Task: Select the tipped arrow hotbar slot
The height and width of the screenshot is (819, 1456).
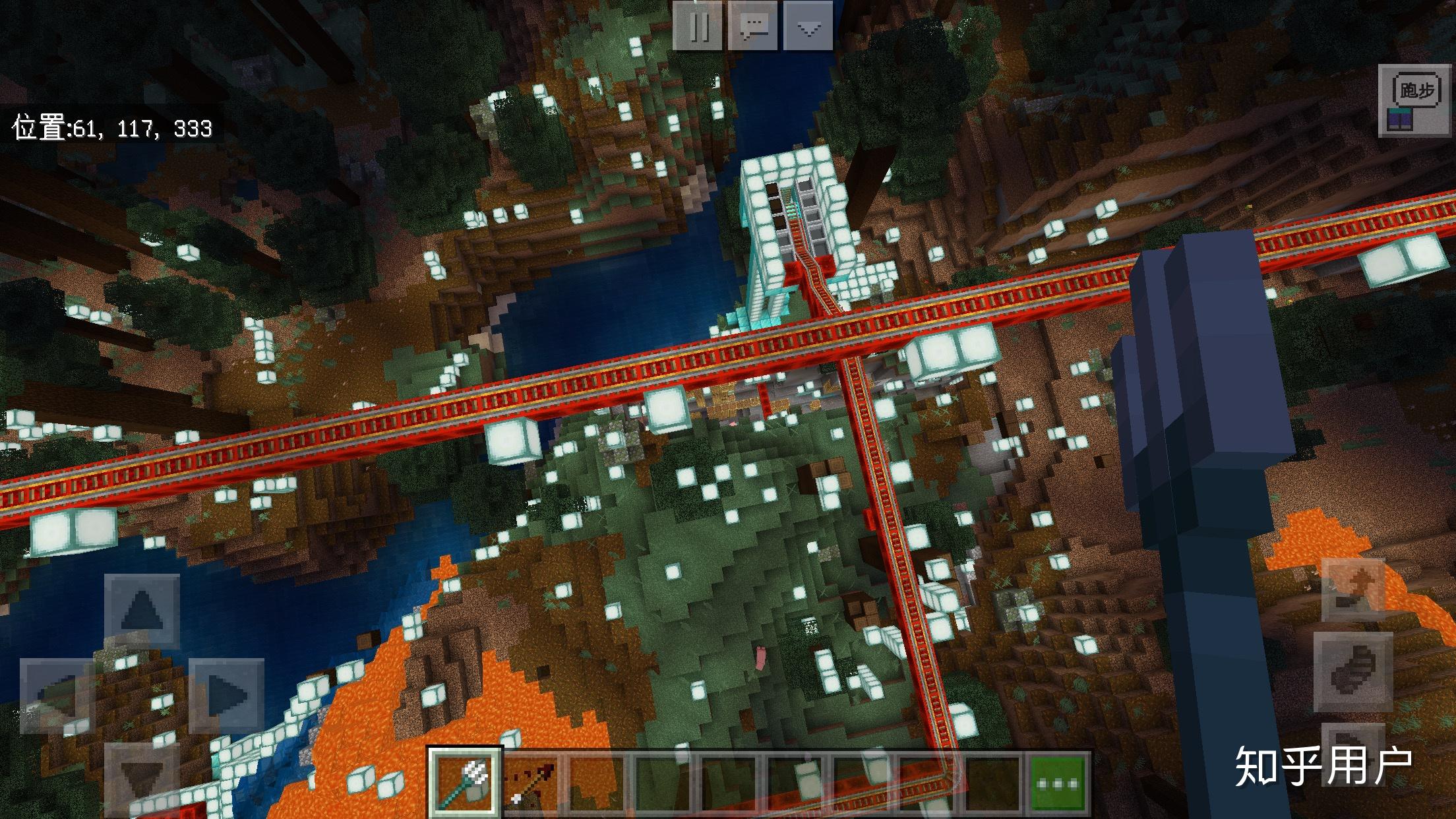Action: click(x=532, y=781)
